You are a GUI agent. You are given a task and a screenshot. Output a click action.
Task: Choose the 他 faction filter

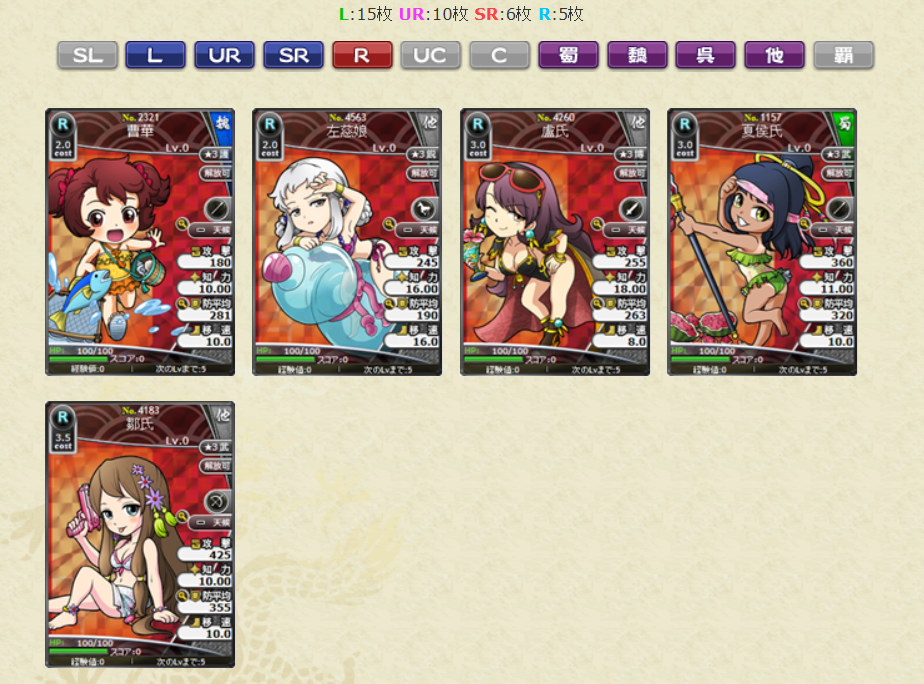coord(774,55)
